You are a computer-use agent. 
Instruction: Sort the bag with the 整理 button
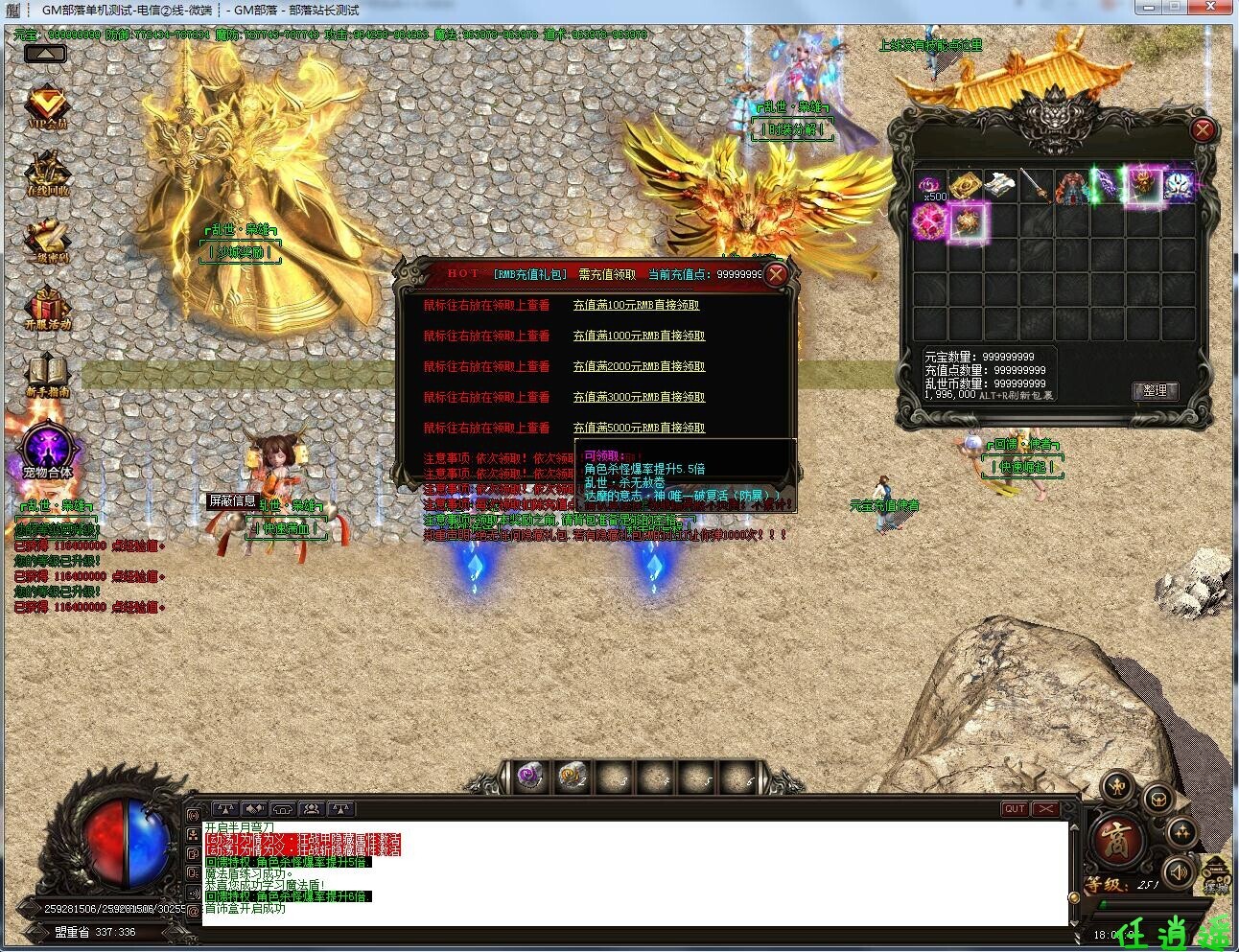(1155, 390)
